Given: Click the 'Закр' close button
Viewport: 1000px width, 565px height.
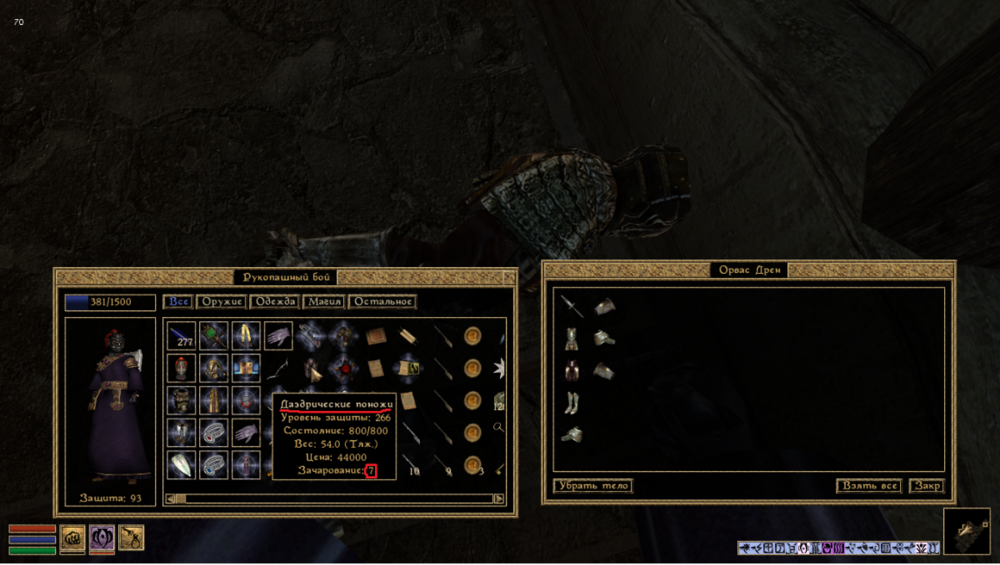Looking at the screenshot, I should click(926, 486).
